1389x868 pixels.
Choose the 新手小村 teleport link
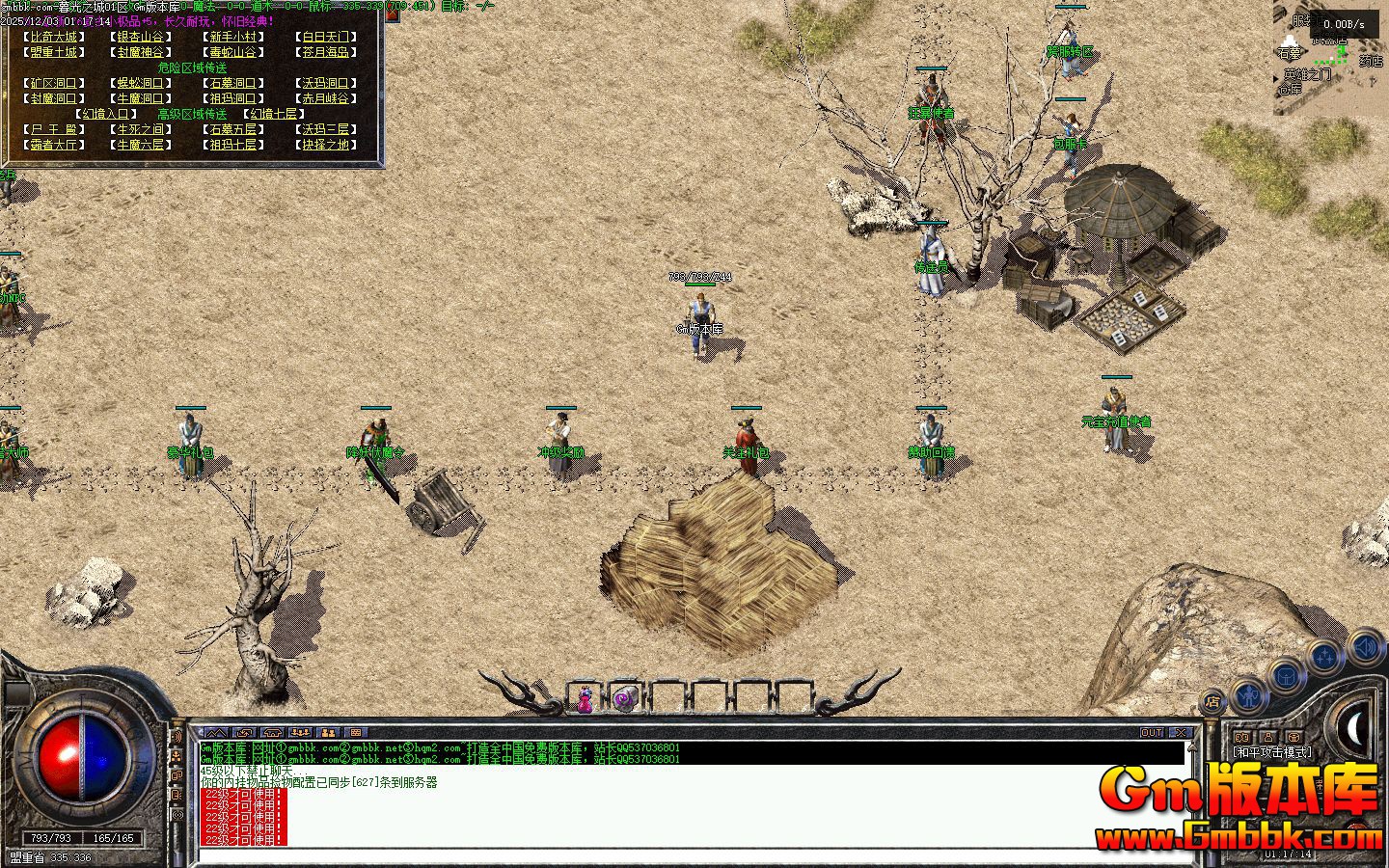pyautogui.click(x=232, y=37)
